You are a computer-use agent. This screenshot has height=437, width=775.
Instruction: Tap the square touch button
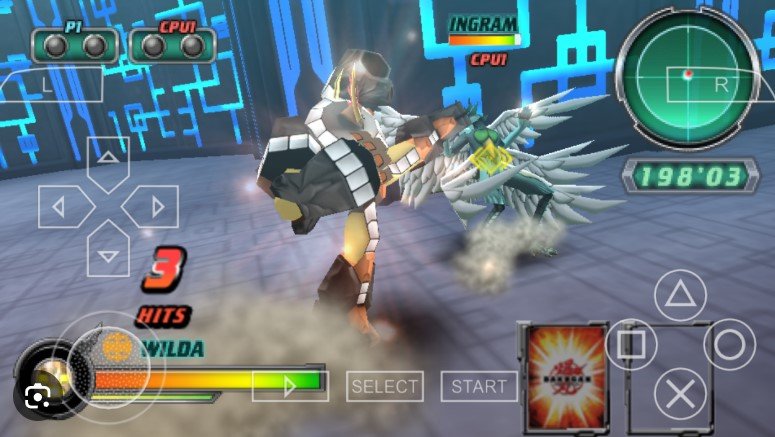(631, 345)
